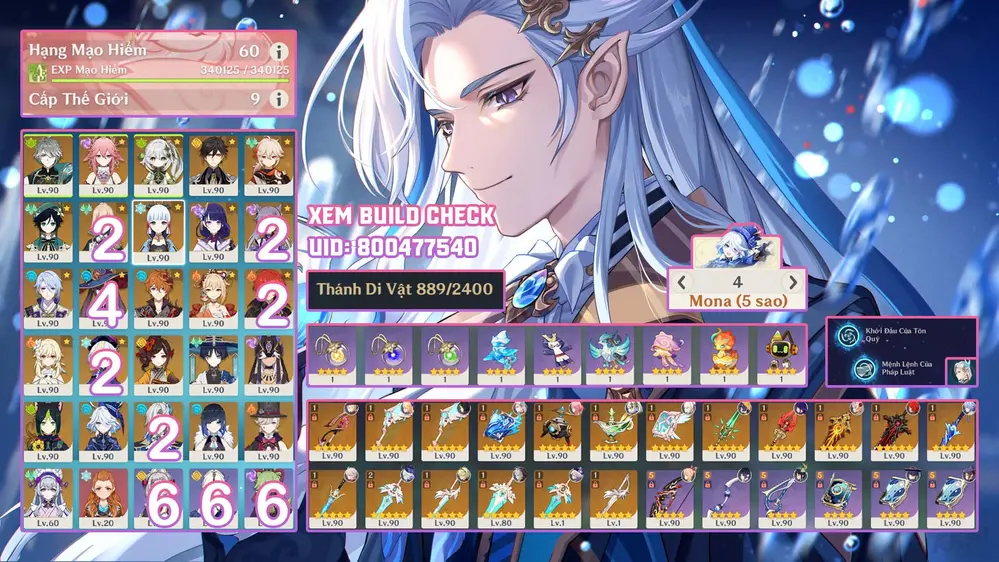Advance to the next character with the right arrow

point(792,283)
